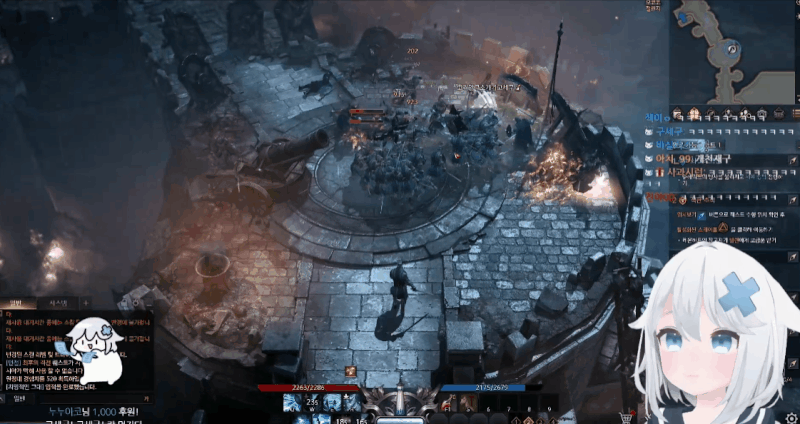Add a new chat tab with plus button
This screenshot has width=800, height=424.
(x=85, y=302)
